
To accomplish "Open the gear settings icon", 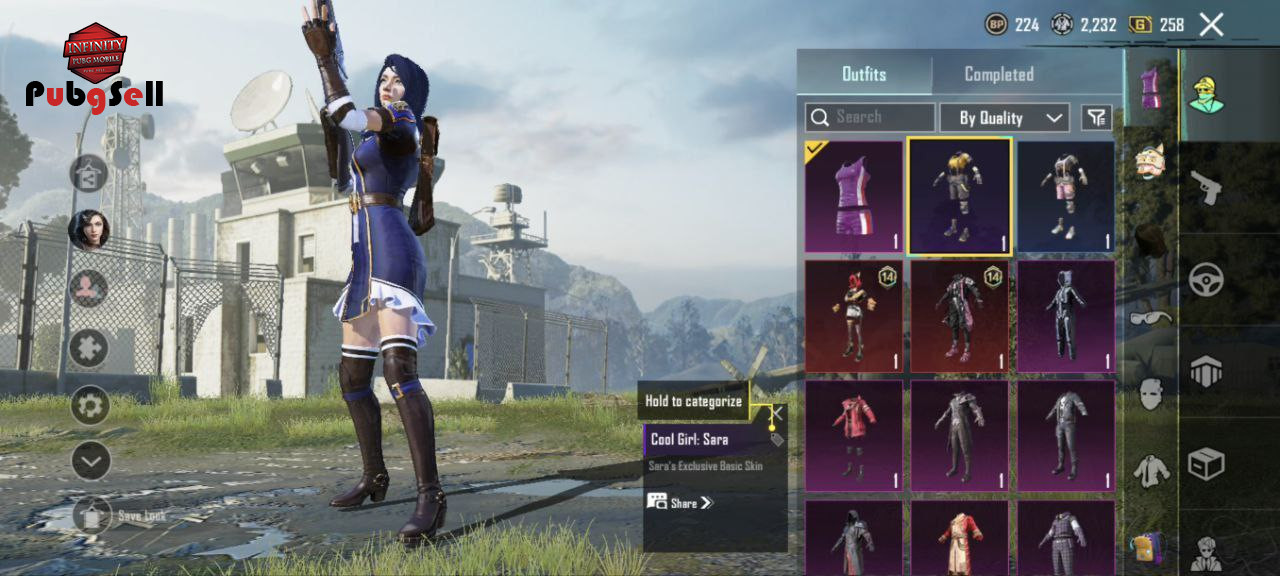I will coord(90,406).
